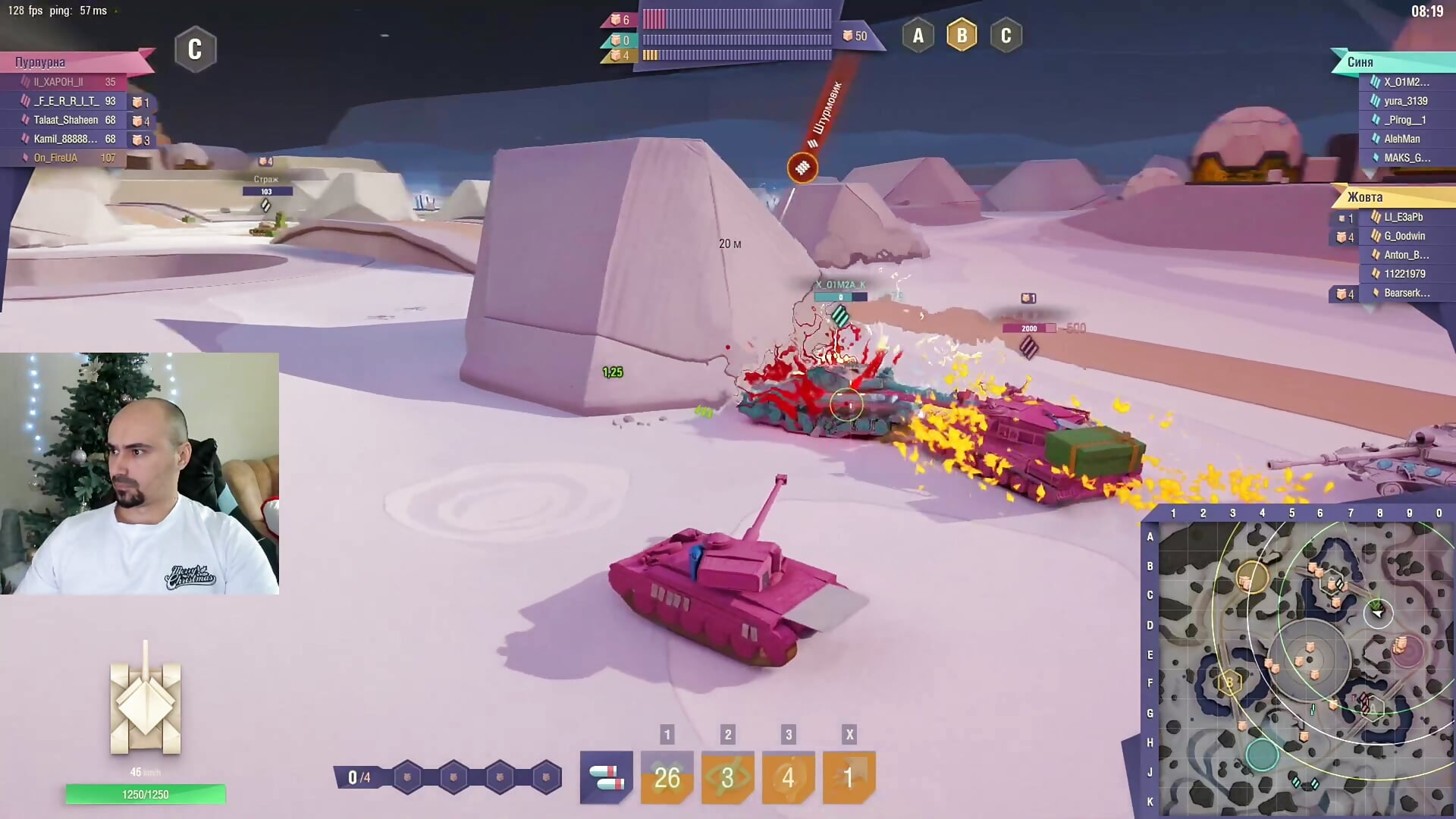The width and height of the screenshot is (1456, 819).
Task: Choose player G_Oodwin in yellow team
Action: click(x=1404, y=236)
